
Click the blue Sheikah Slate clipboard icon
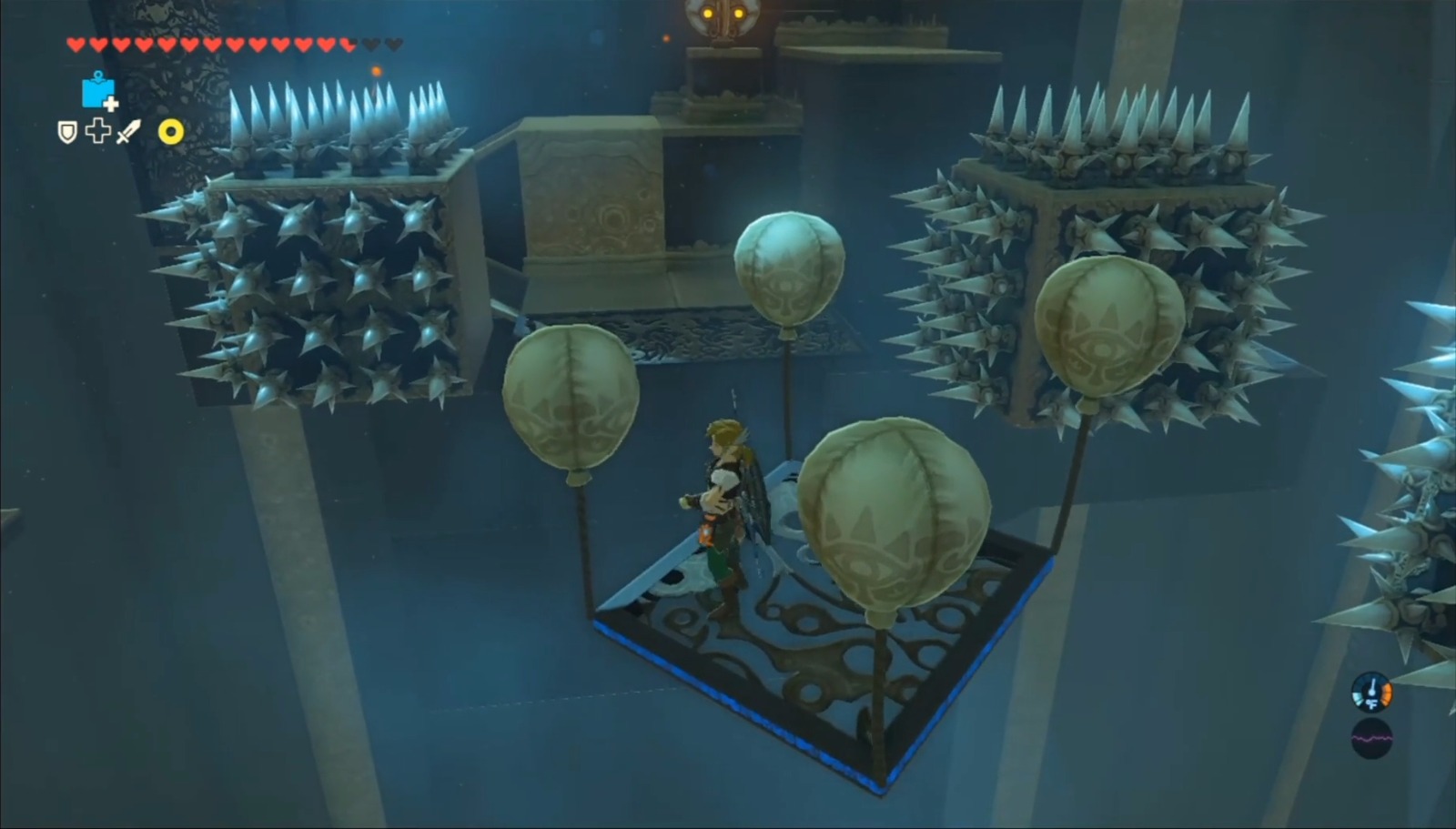click(x=98, y=93)
